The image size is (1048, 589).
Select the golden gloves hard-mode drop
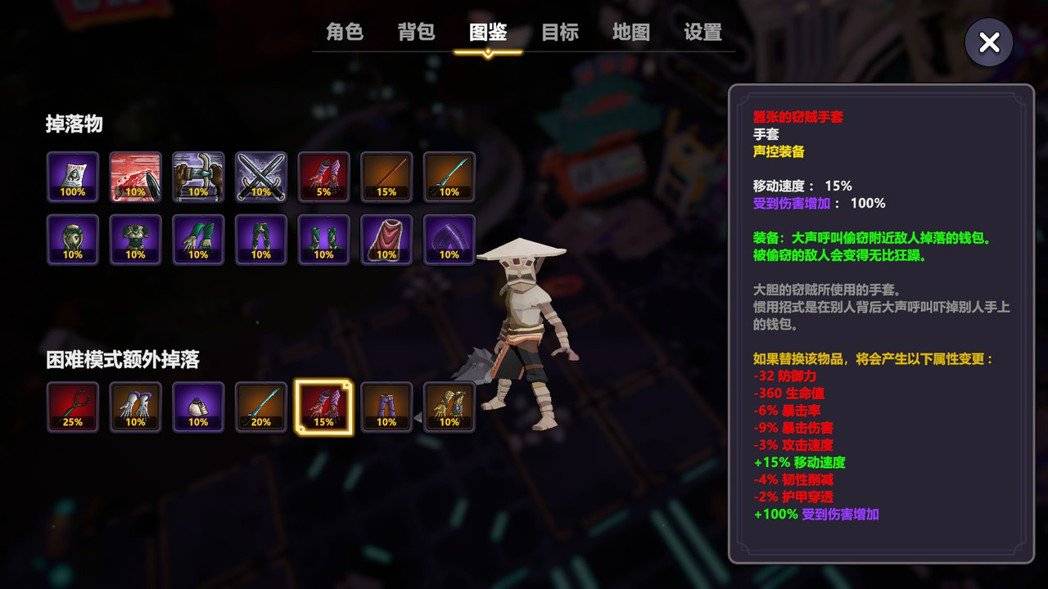click(x=449, y=407)
